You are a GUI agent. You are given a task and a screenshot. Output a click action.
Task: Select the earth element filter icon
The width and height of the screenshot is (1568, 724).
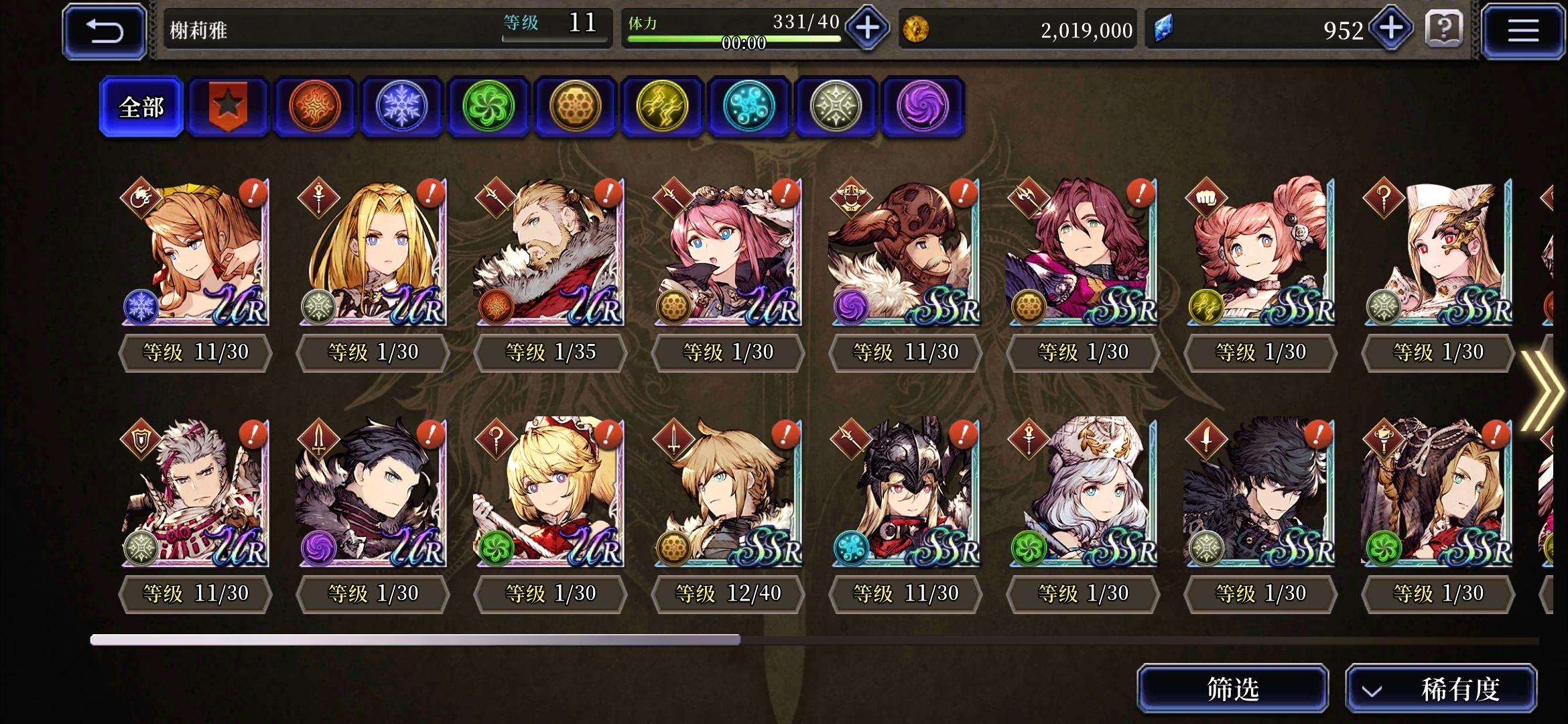pos(576,107)
